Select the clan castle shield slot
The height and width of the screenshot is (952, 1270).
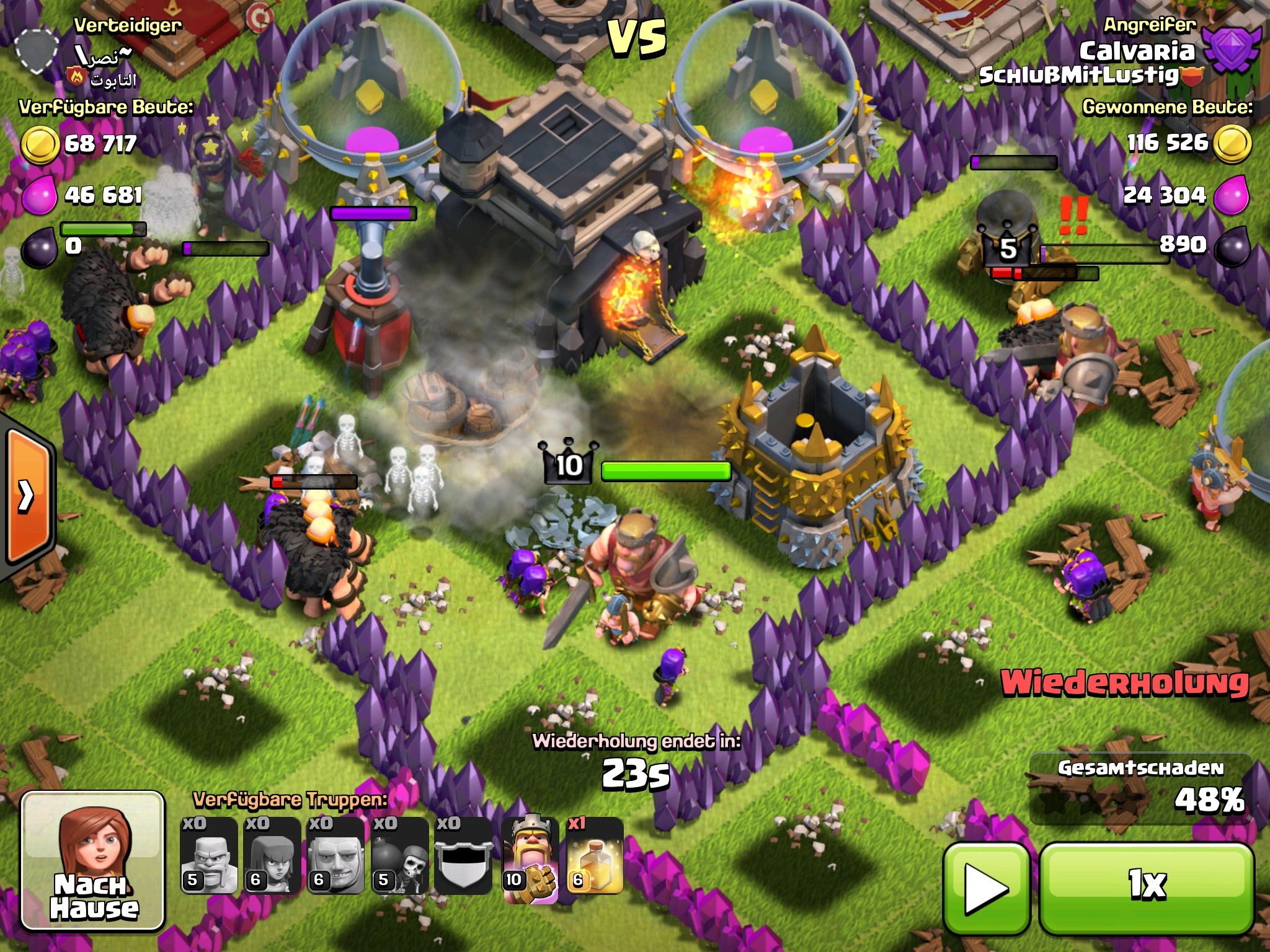coord(463,857)
